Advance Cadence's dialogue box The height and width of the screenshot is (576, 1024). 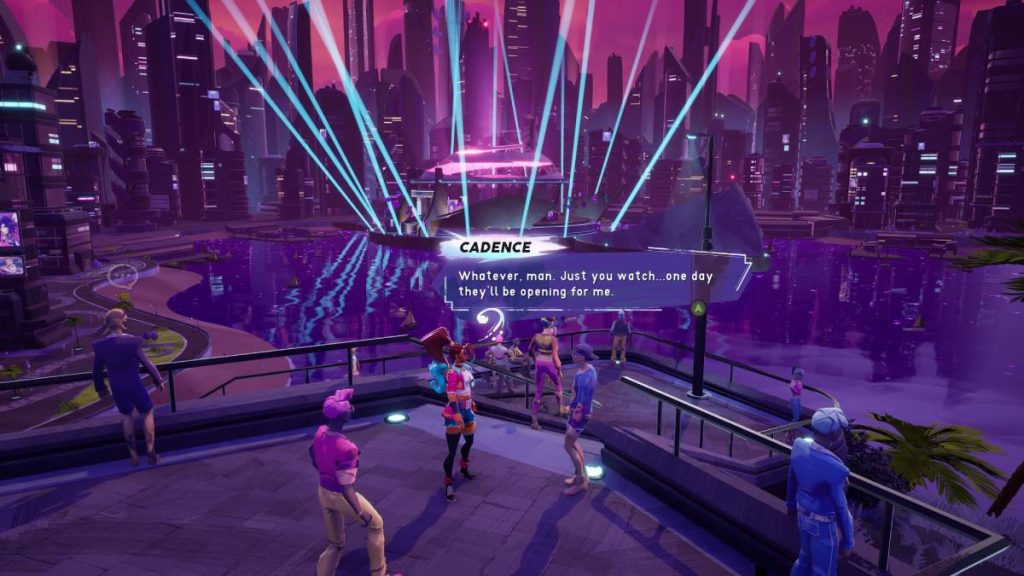(x=699, y=307)
